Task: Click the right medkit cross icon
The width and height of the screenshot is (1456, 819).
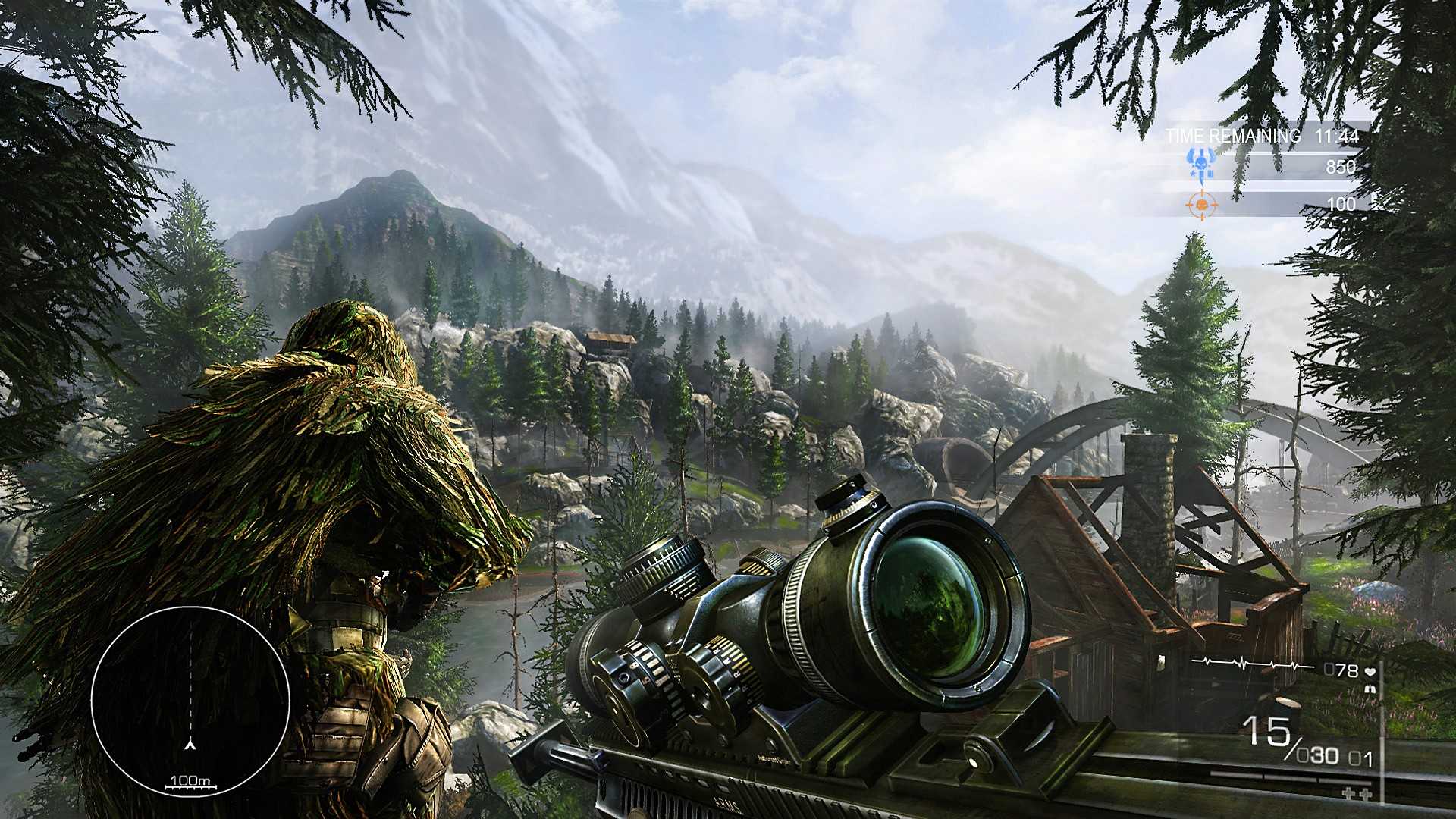Action: [x=1366, y=794]
